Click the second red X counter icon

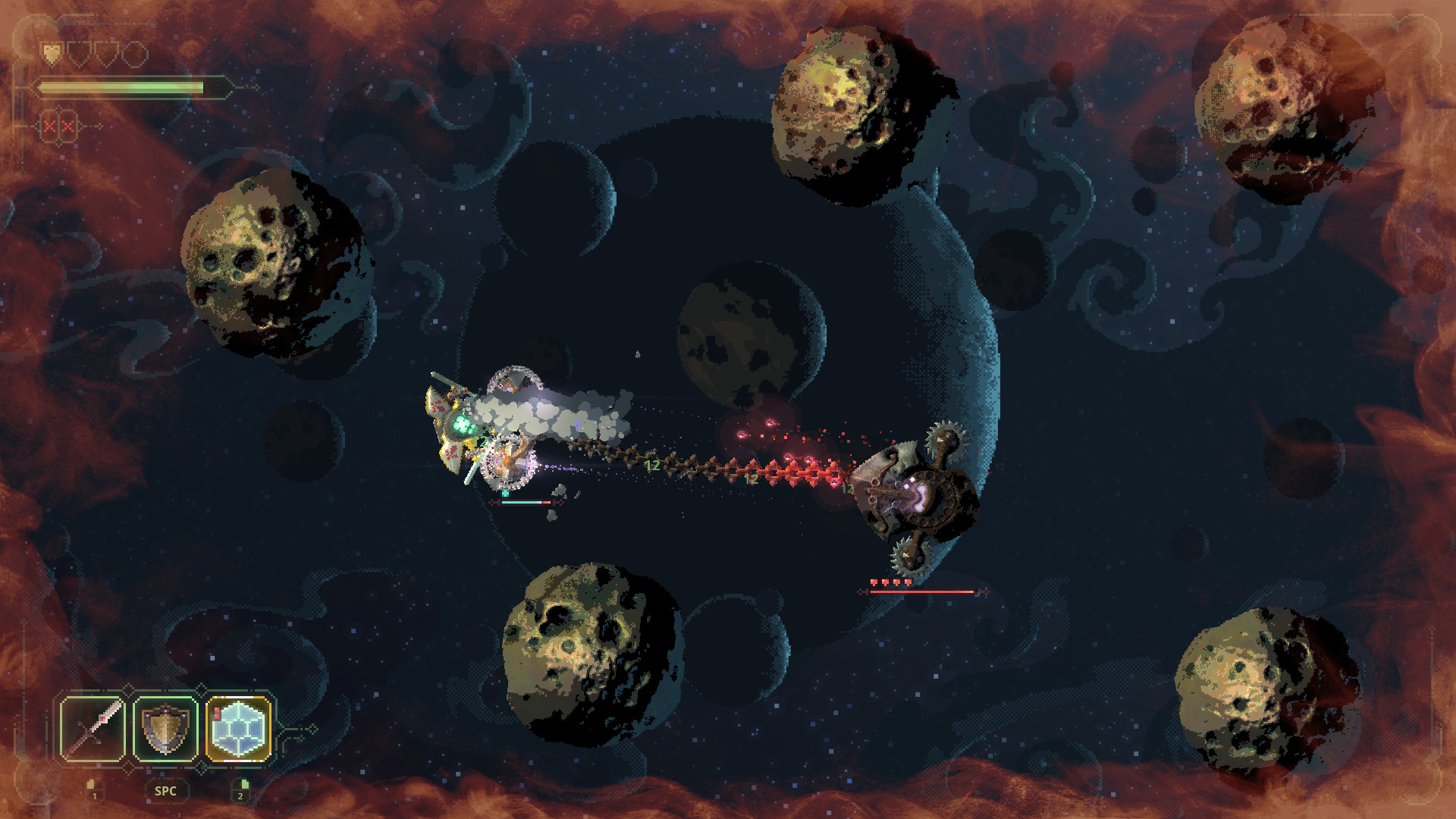pyautogui.click(x=67, y=127)
